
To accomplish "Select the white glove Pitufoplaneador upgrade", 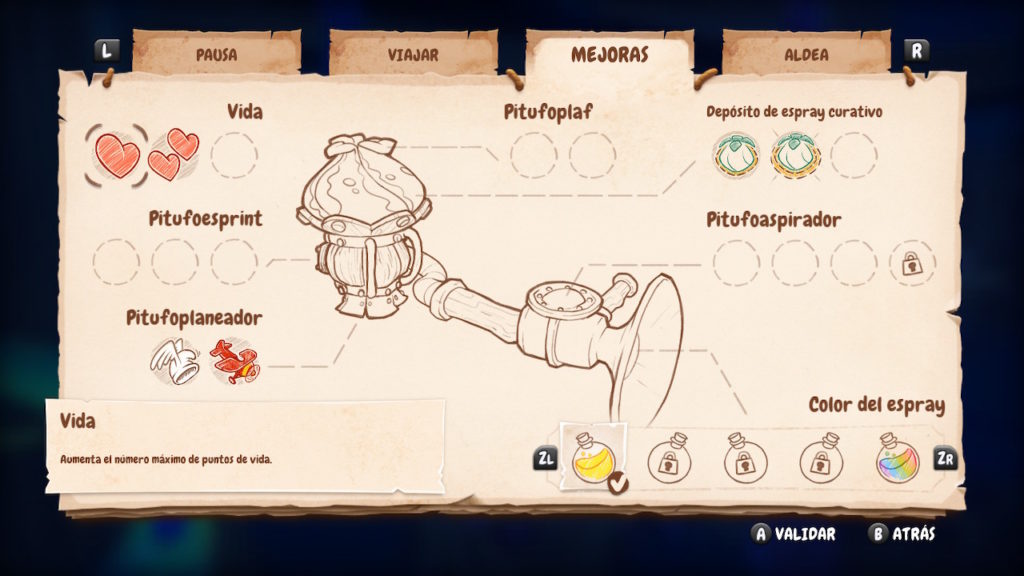I will 175,361.
